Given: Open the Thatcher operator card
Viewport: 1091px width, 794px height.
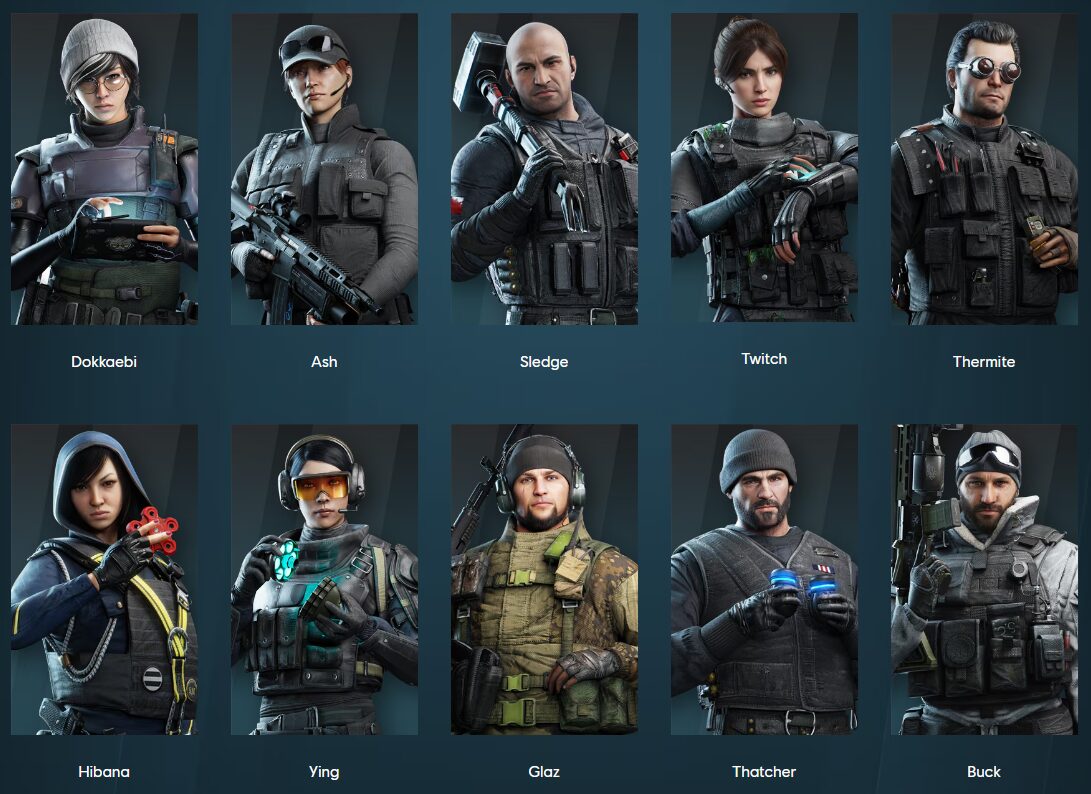Looking at the screenshot, I should coord(764,580).
